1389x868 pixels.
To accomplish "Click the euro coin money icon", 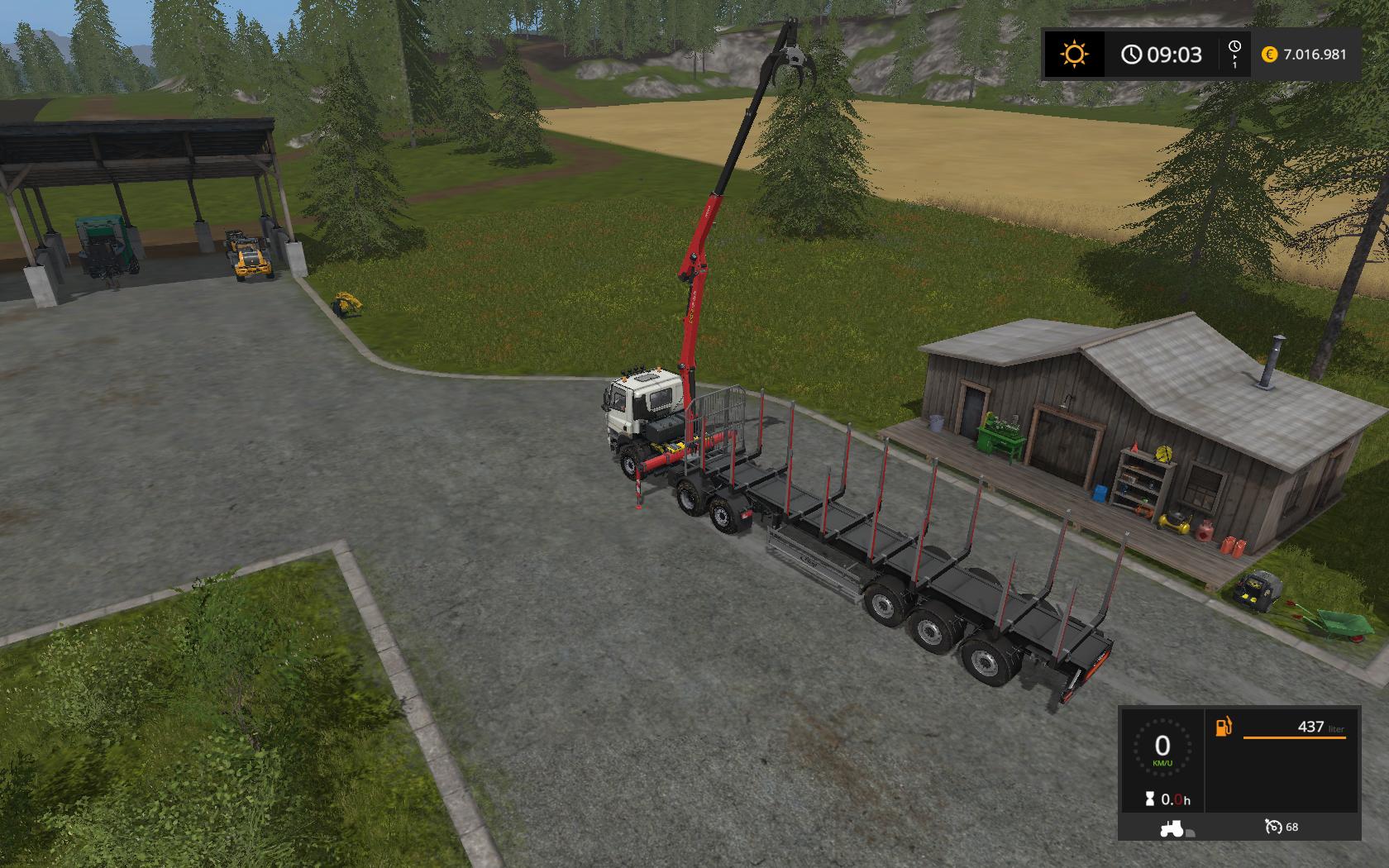I will [x=1269, y=55].
